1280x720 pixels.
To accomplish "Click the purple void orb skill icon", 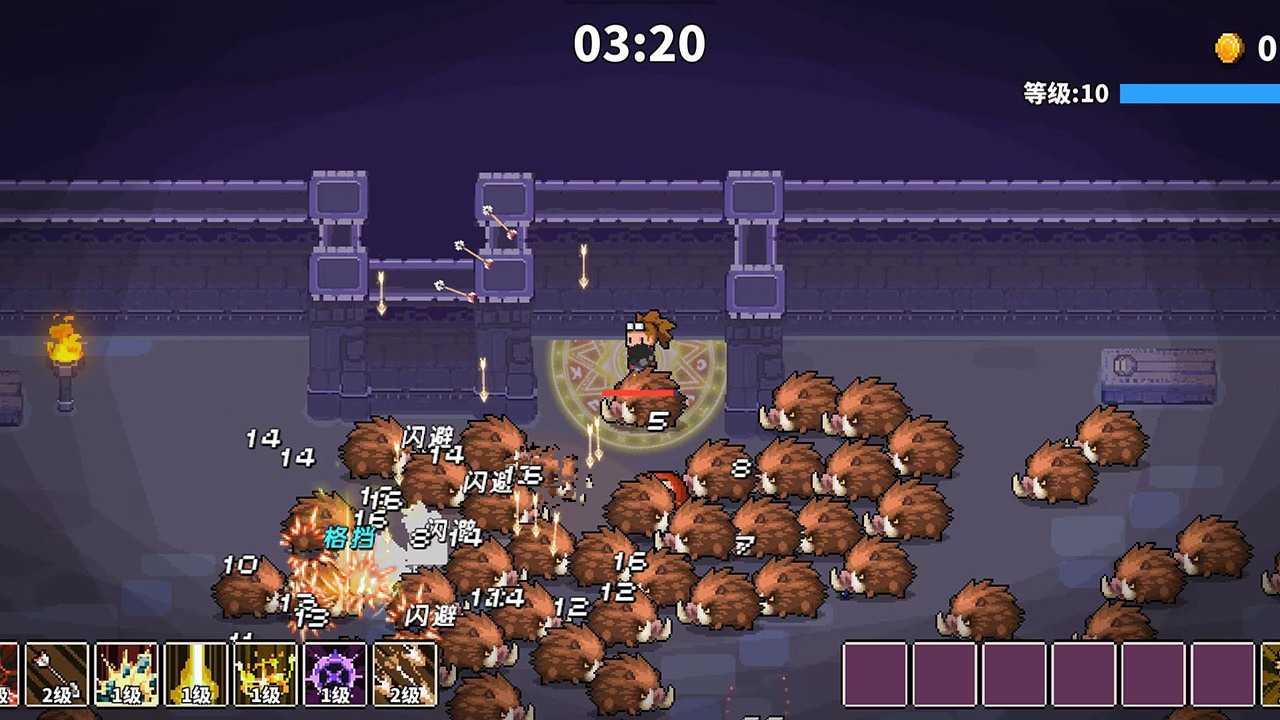I will [335, 675].
